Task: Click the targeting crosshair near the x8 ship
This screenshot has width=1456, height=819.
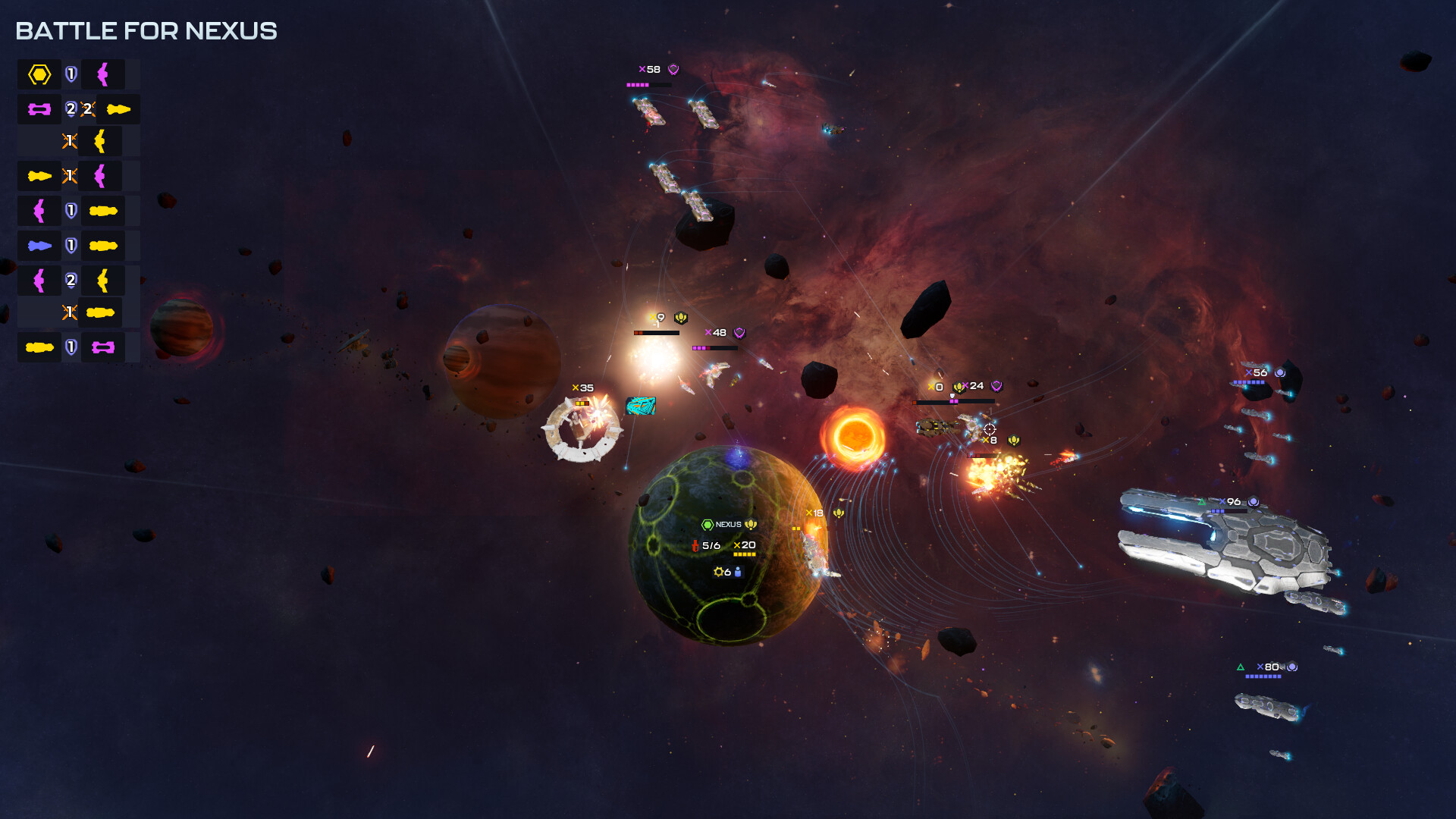Action: pyautogui.click(x=990, y=430)
